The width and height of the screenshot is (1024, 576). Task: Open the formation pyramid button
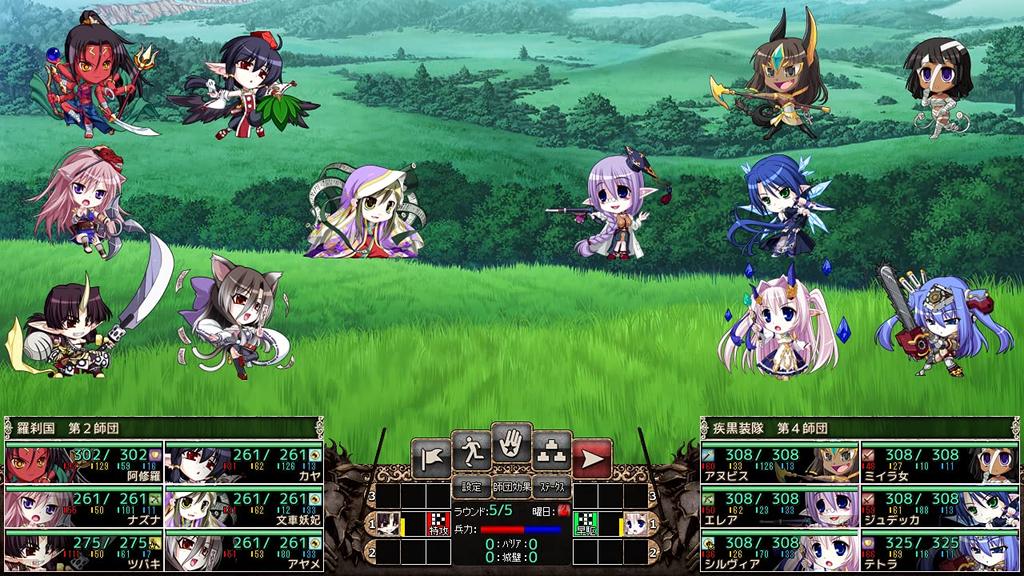click(552, 452)
